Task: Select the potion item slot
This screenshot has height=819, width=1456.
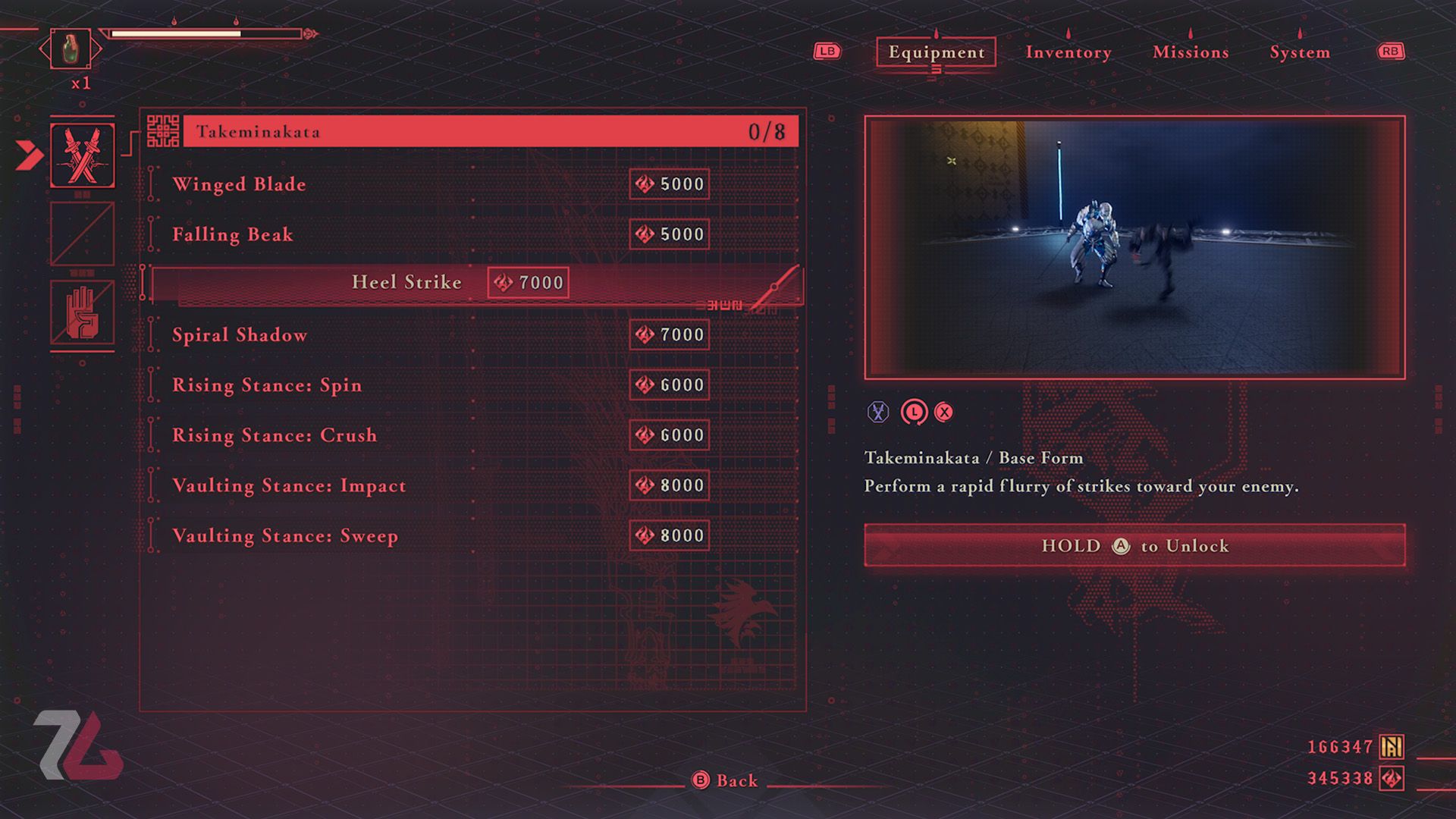Action: 70,49
